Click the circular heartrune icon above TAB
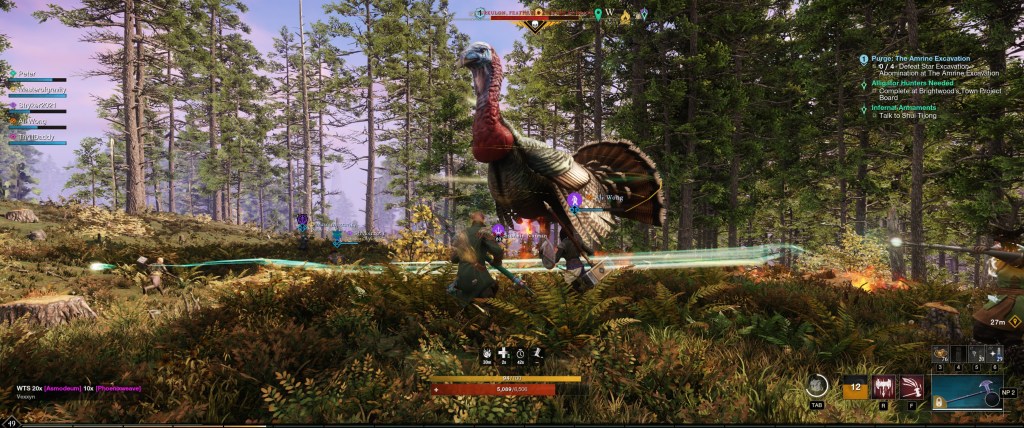The width and height of the screenshot is (1024, 428). [817, 385]
